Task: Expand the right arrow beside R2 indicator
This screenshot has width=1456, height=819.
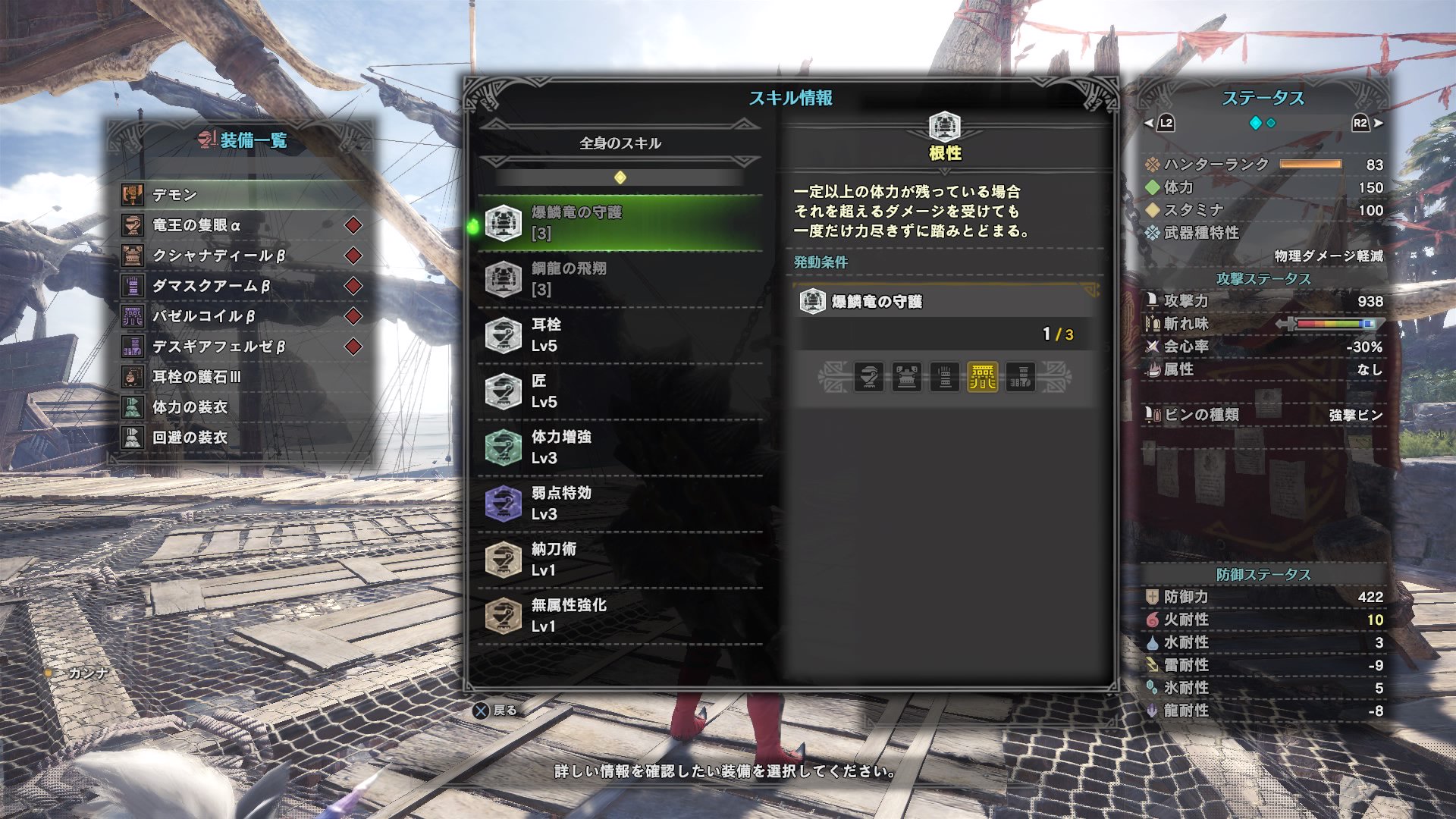Action: pyautogui.click(x=1377, y=123)
